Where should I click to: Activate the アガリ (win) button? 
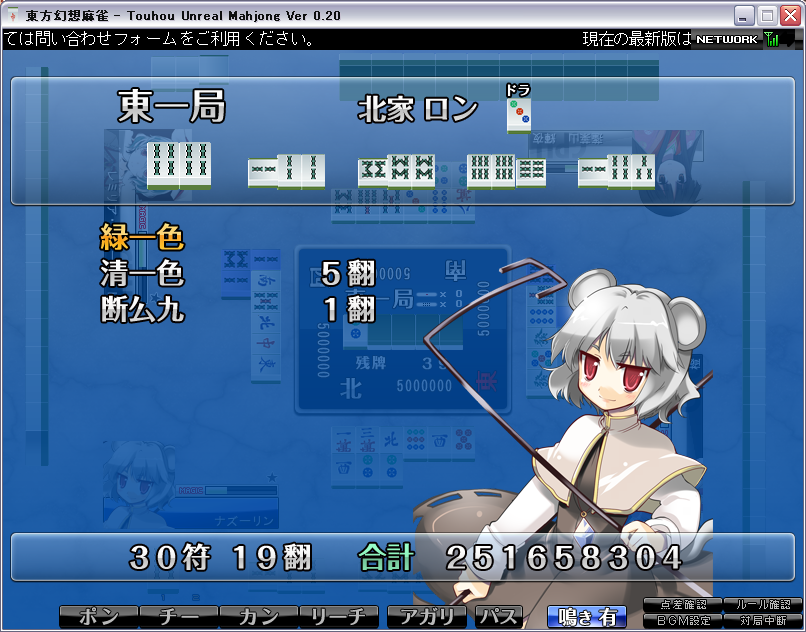pos(427,617)
